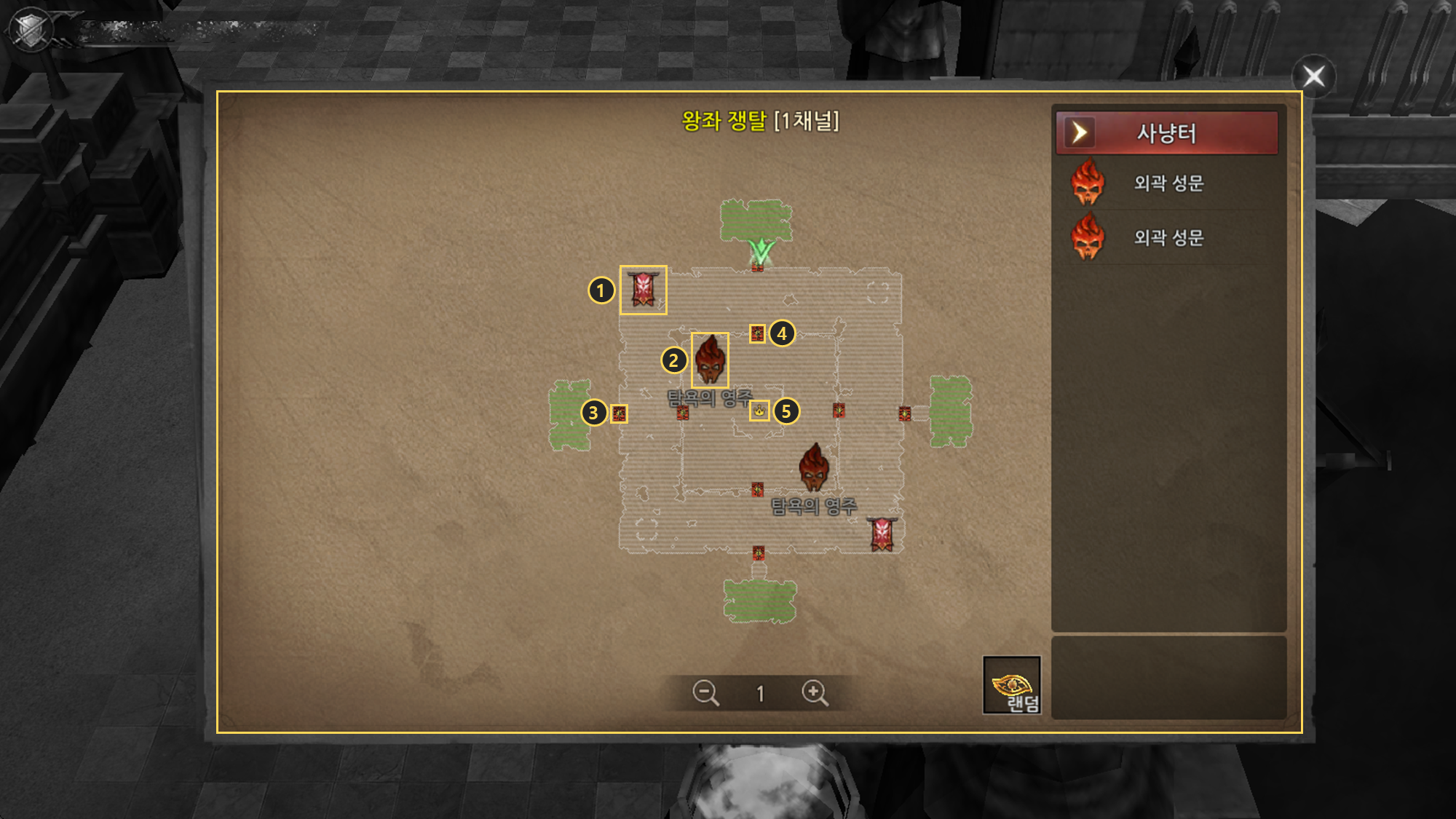Screen dimensions: 1456x819
Task: Collapse the 사냥터 hunting ground list
Action: [1079, 132]
